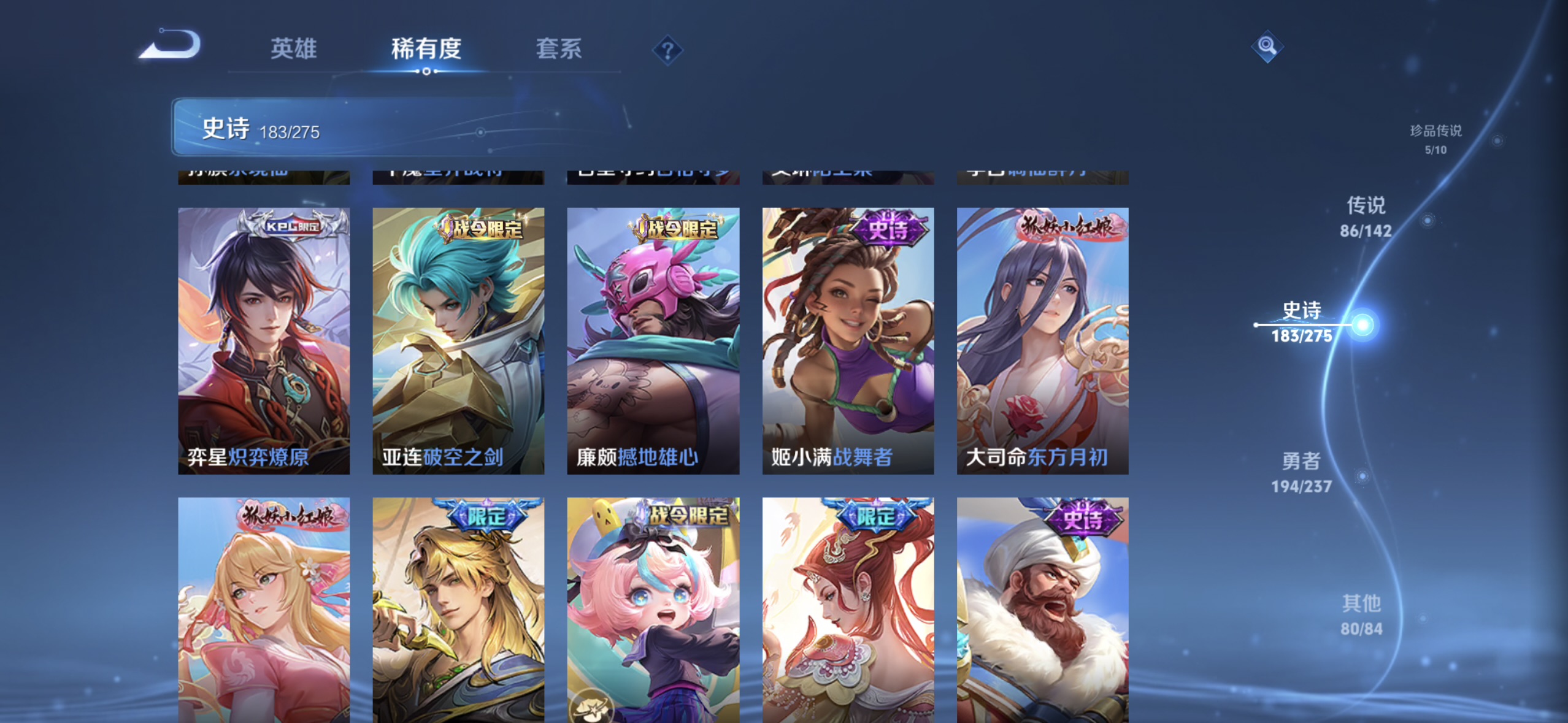Open the search magnifier icon

[1268, 46]
